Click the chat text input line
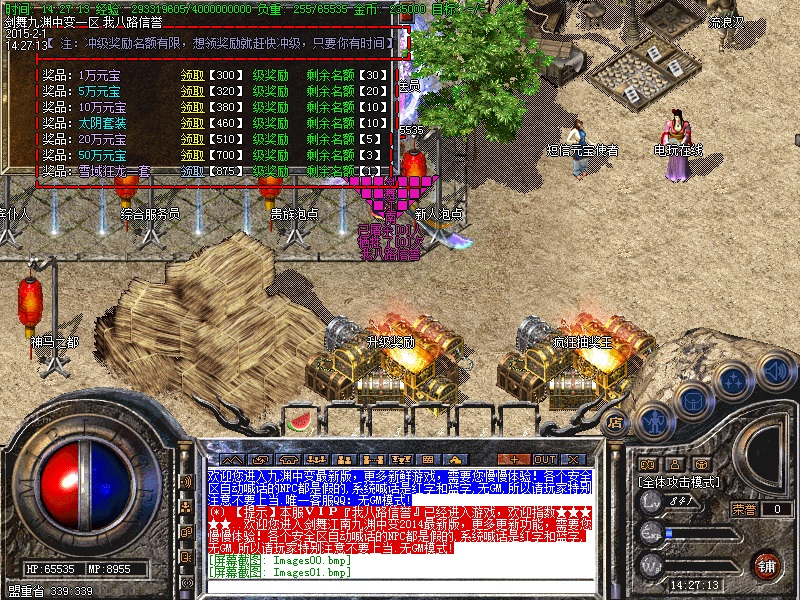800x600 pixels. [x=400, y=588]
